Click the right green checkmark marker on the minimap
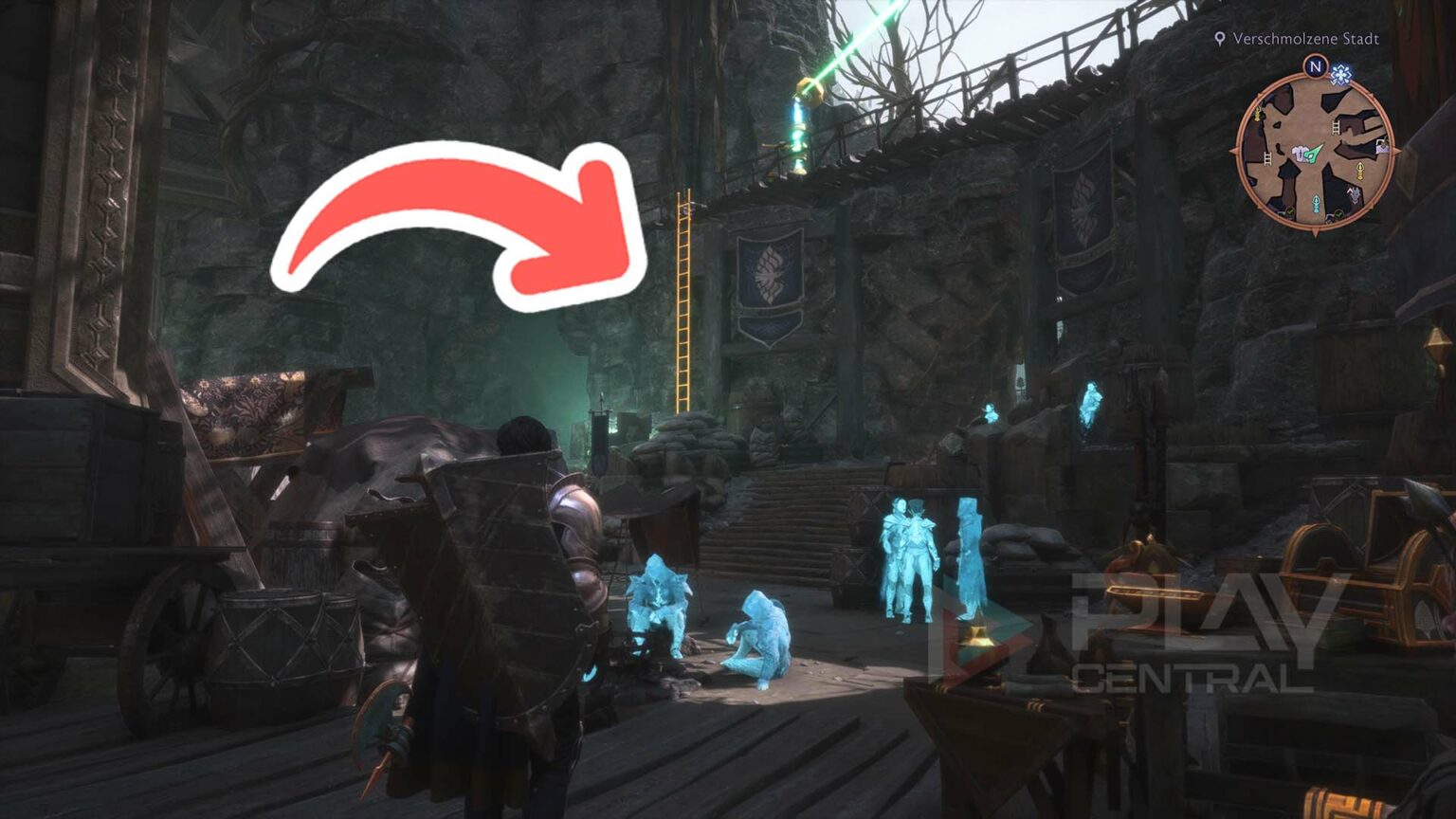Screen dimensions: 1456x819 pos(1337,214)
